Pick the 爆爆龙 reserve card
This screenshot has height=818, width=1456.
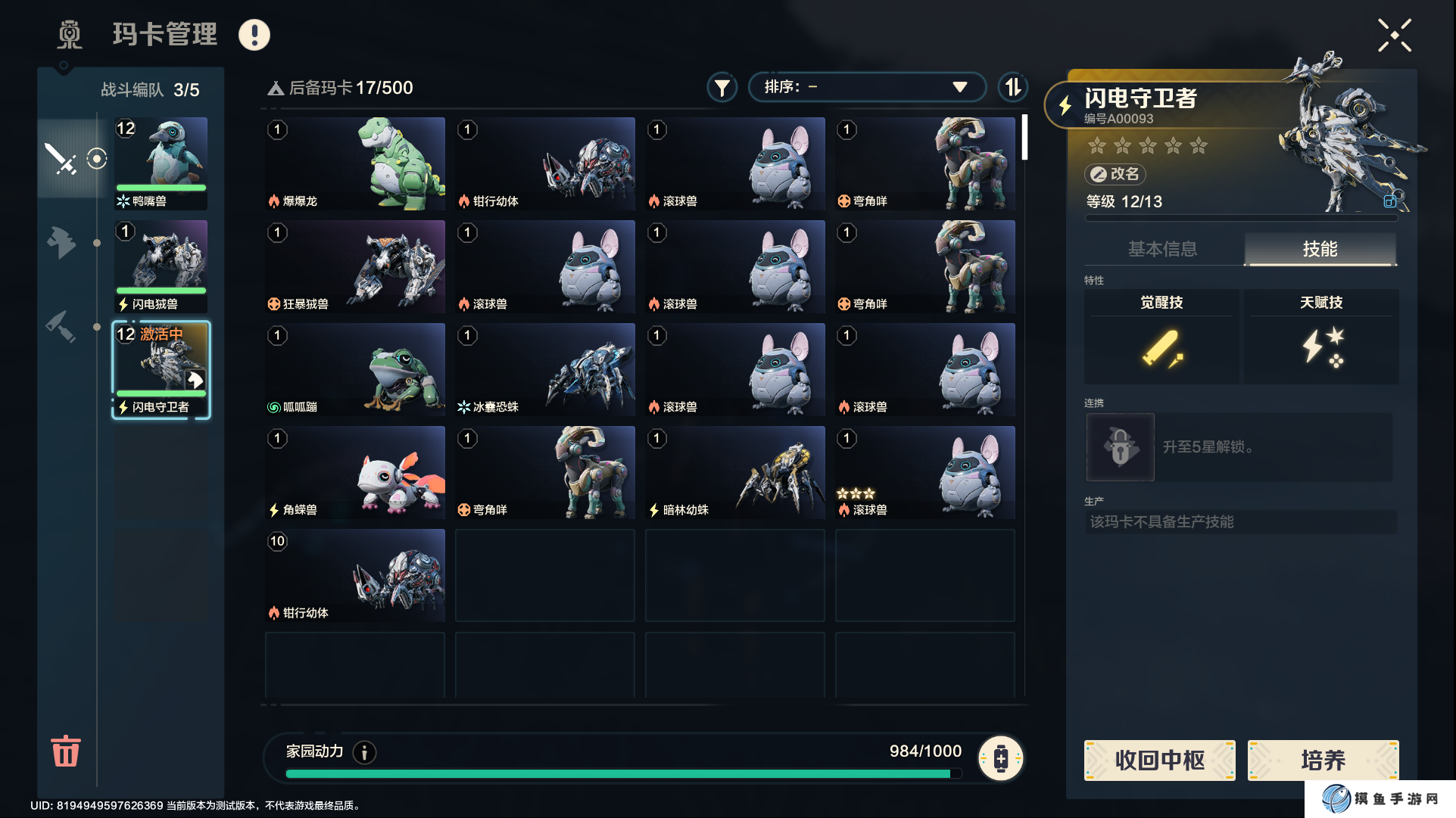tap(355, 163)
